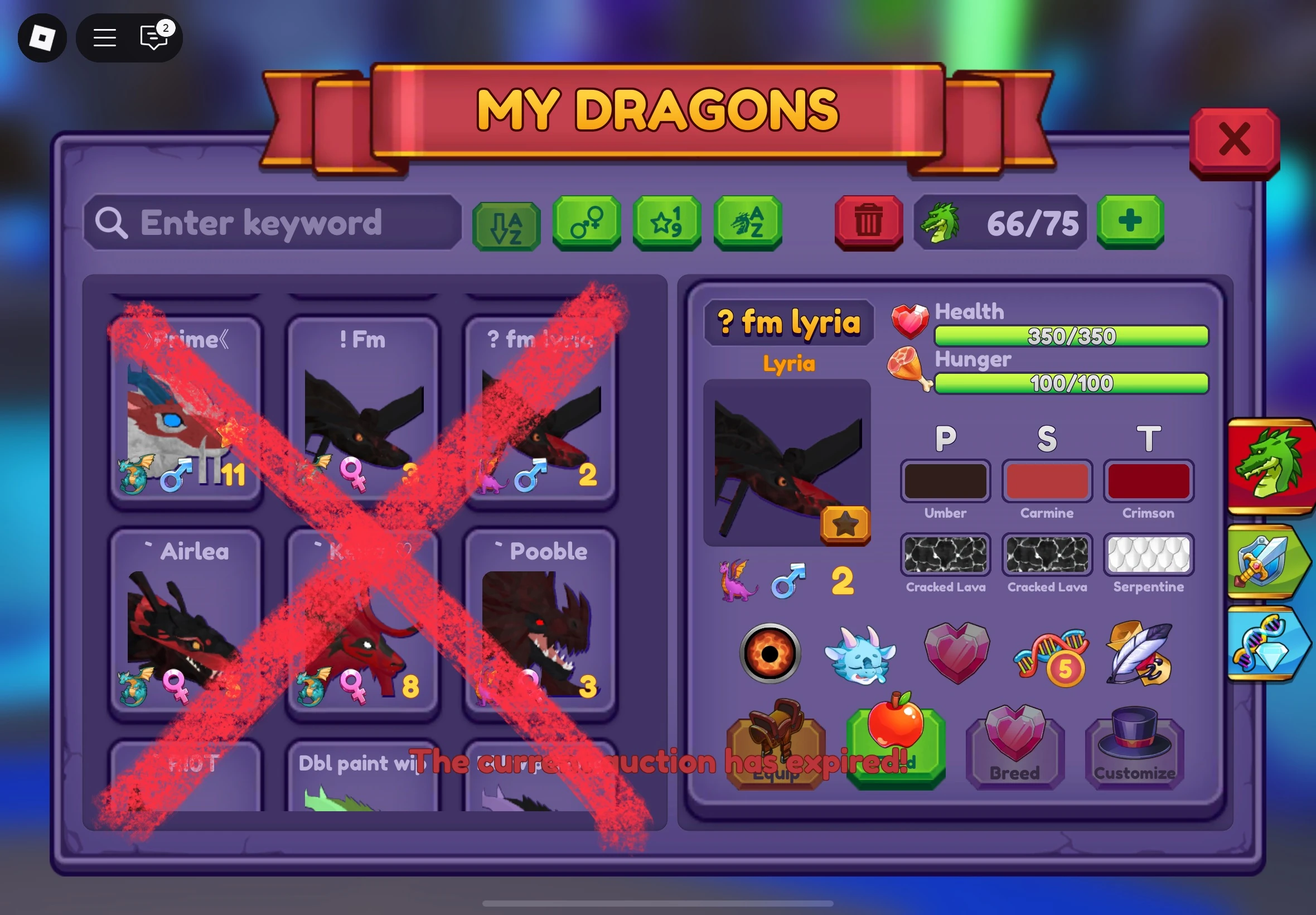Viewport: 1316px width, 915px height.
Task: Open the Roblox hamburger menu
Action: click(105, 37)
